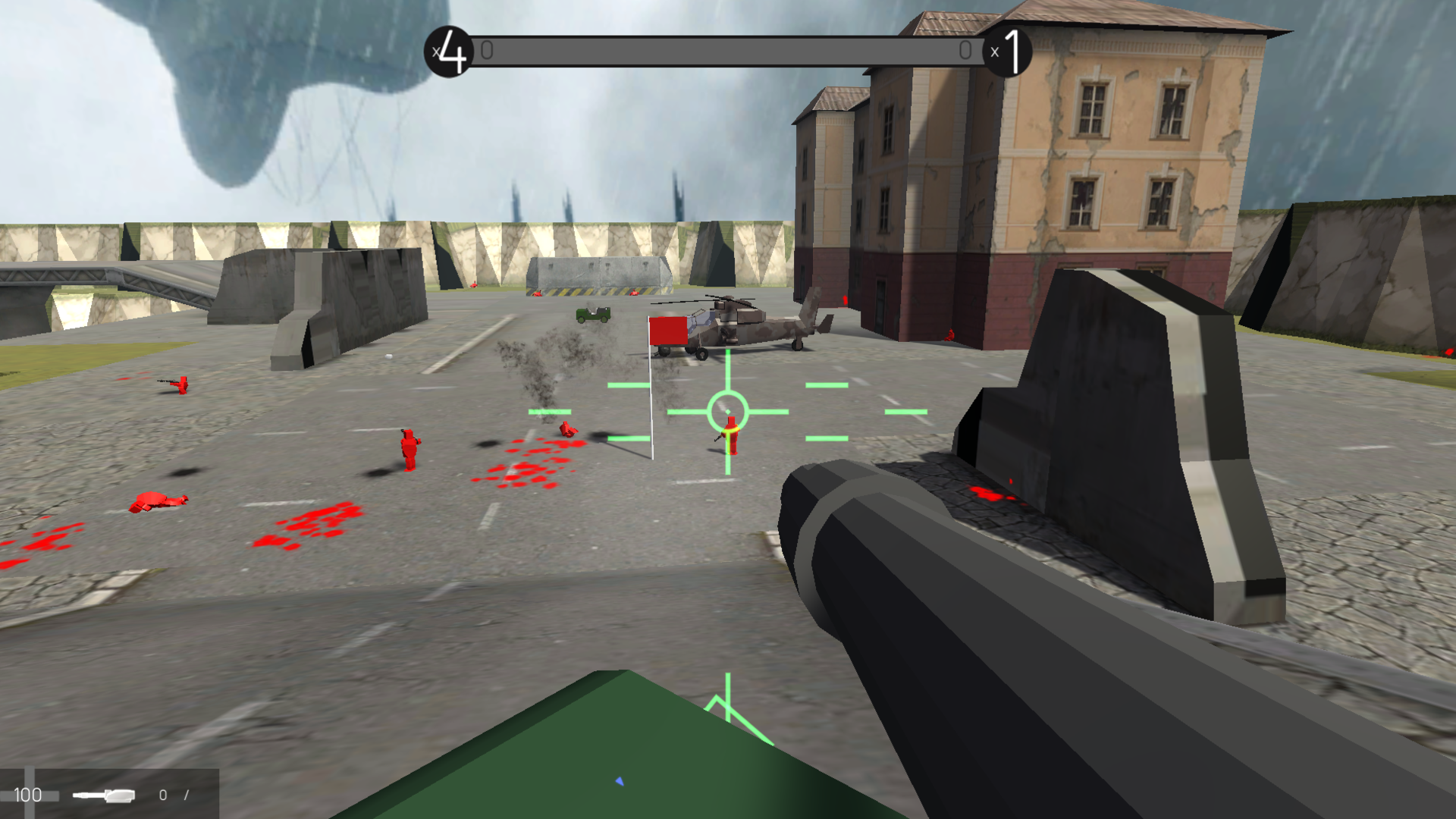Click the blue team x4 flag counter
Image resolution: width=1456 pixels, height=819 pixels.
[447, 50]
